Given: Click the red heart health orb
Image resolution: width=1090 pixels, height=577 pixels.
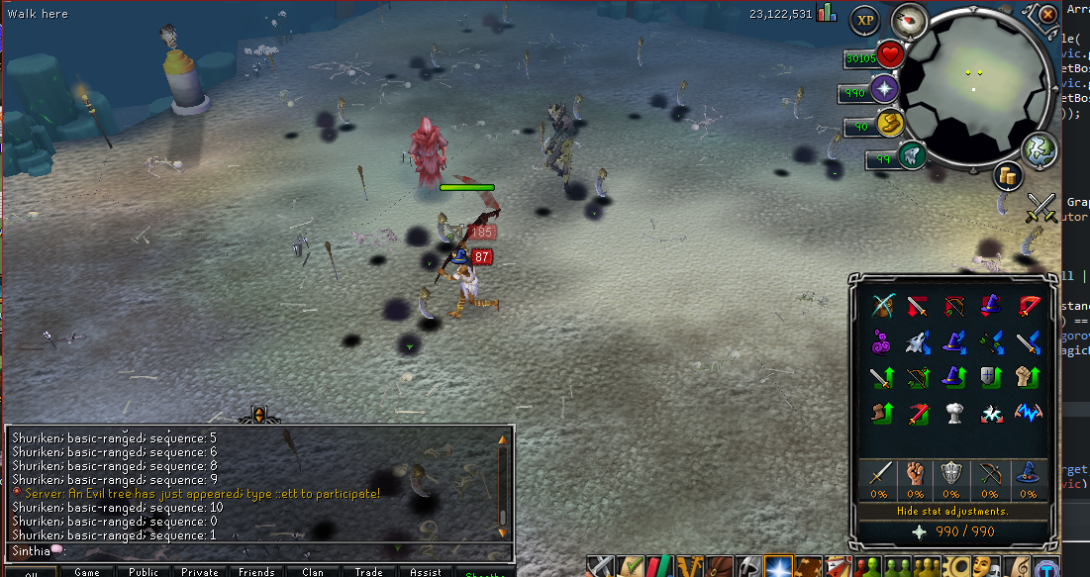Looking at the screenshot, I should click(890, 55).
